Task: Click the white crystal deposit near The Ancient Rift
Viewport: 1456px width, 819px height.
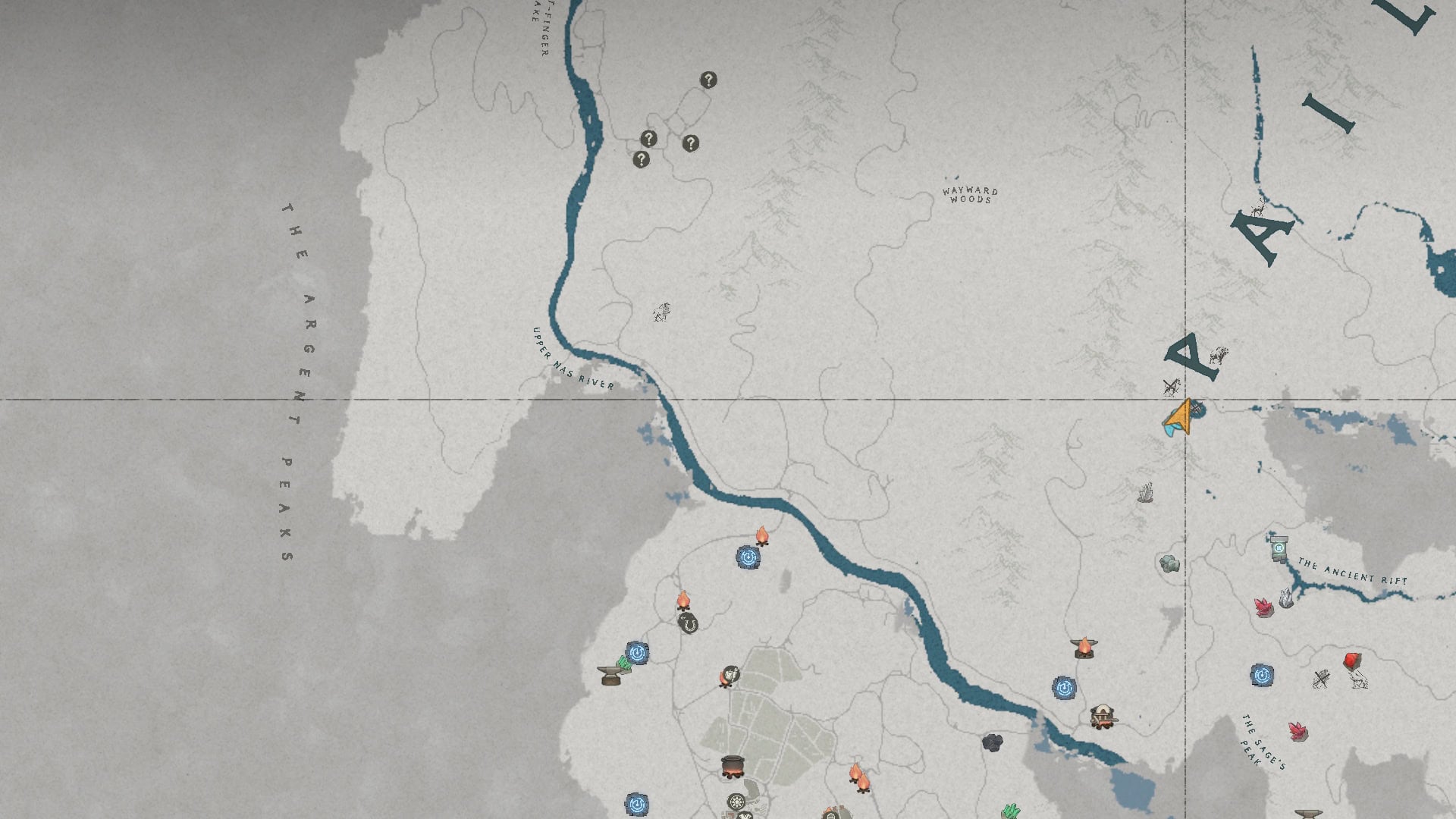Action: coord(1287,598)
